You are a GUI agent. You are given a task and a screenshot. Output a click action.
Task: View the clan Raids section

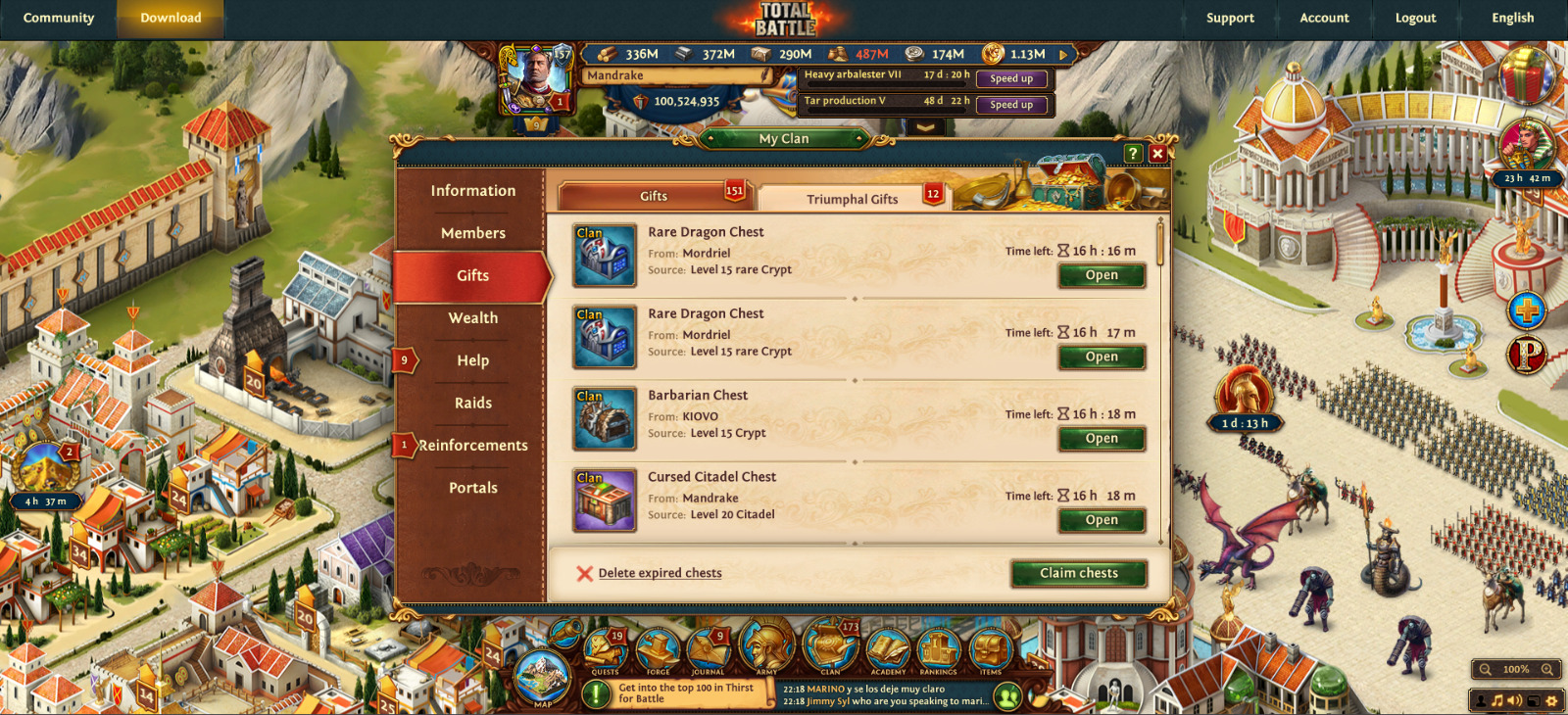pyautogui.click(x=472, y=403)
